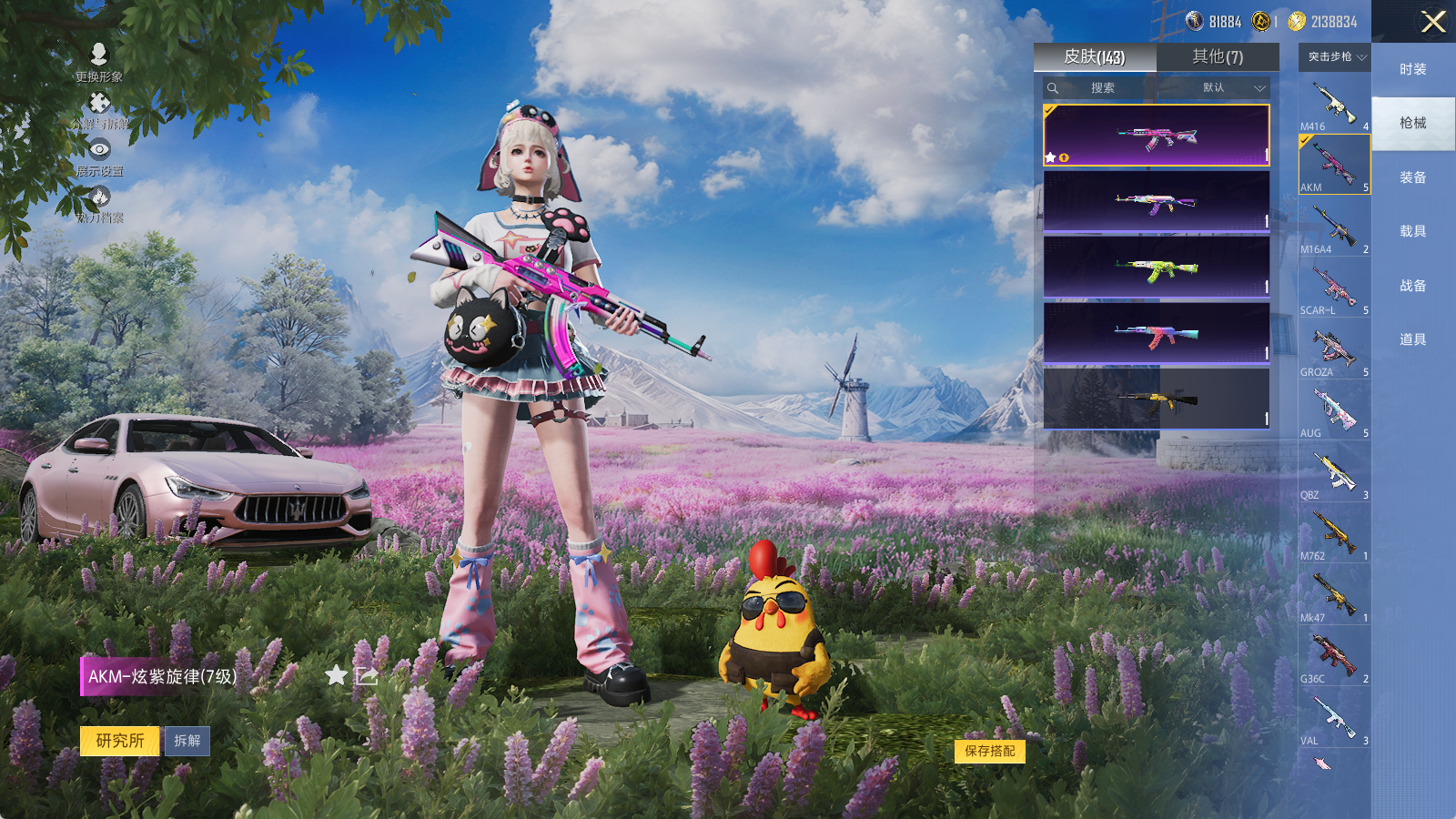The height and width of the screenshot is (819, 1456).
Task: Open the 道具 items category
Action: (x=1412, y=339)
